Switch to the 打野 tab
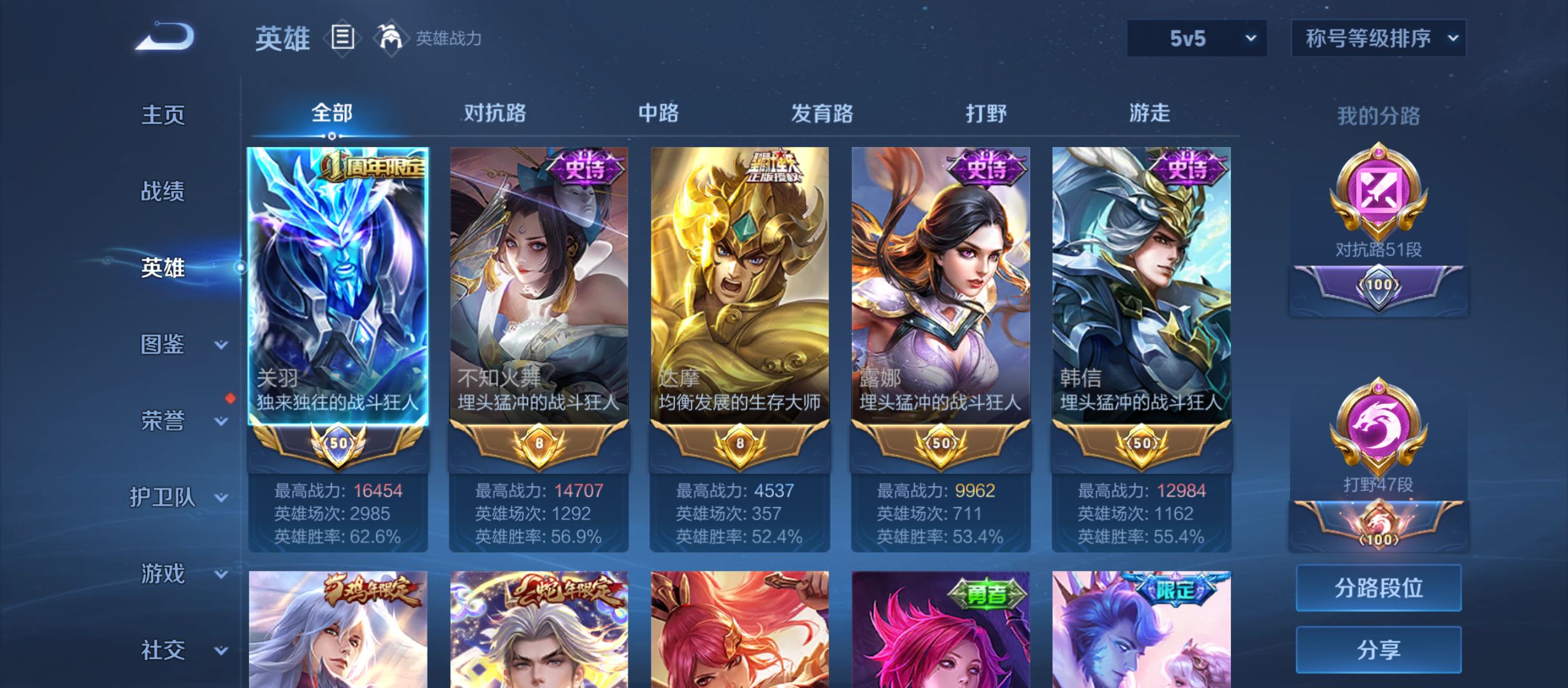Viewport: 1568px width, 688px height. [985, 113]
